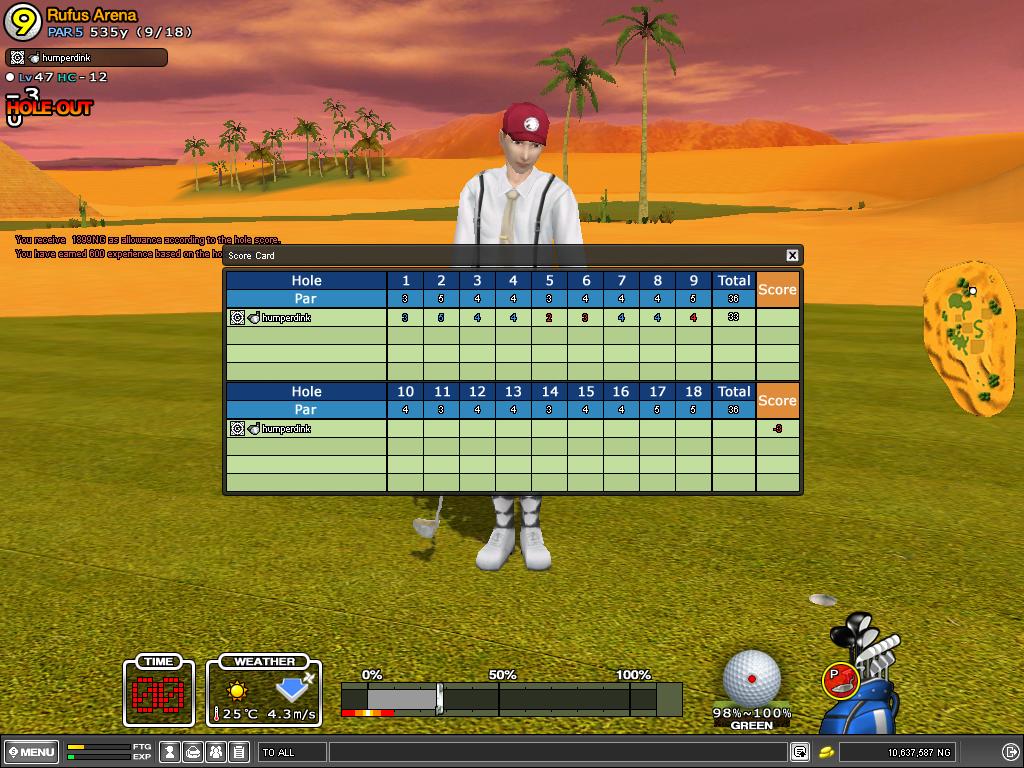This screenshot has height=768, width=1024.
Task: Click the gold coins currency icon
Action: pyautogui.click(x=827, y=752)
